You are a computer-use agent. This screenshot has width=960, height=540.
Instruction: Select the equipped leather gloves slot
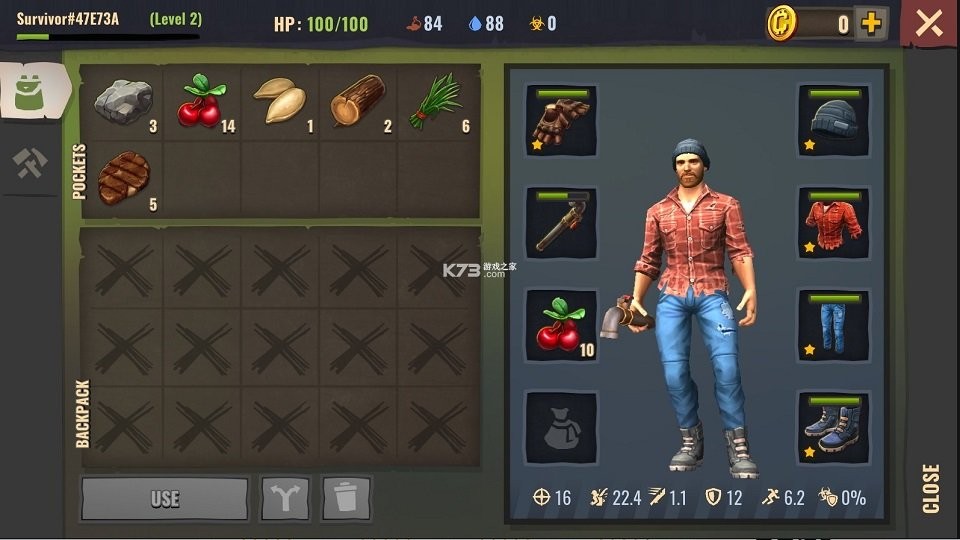(561, 121)
